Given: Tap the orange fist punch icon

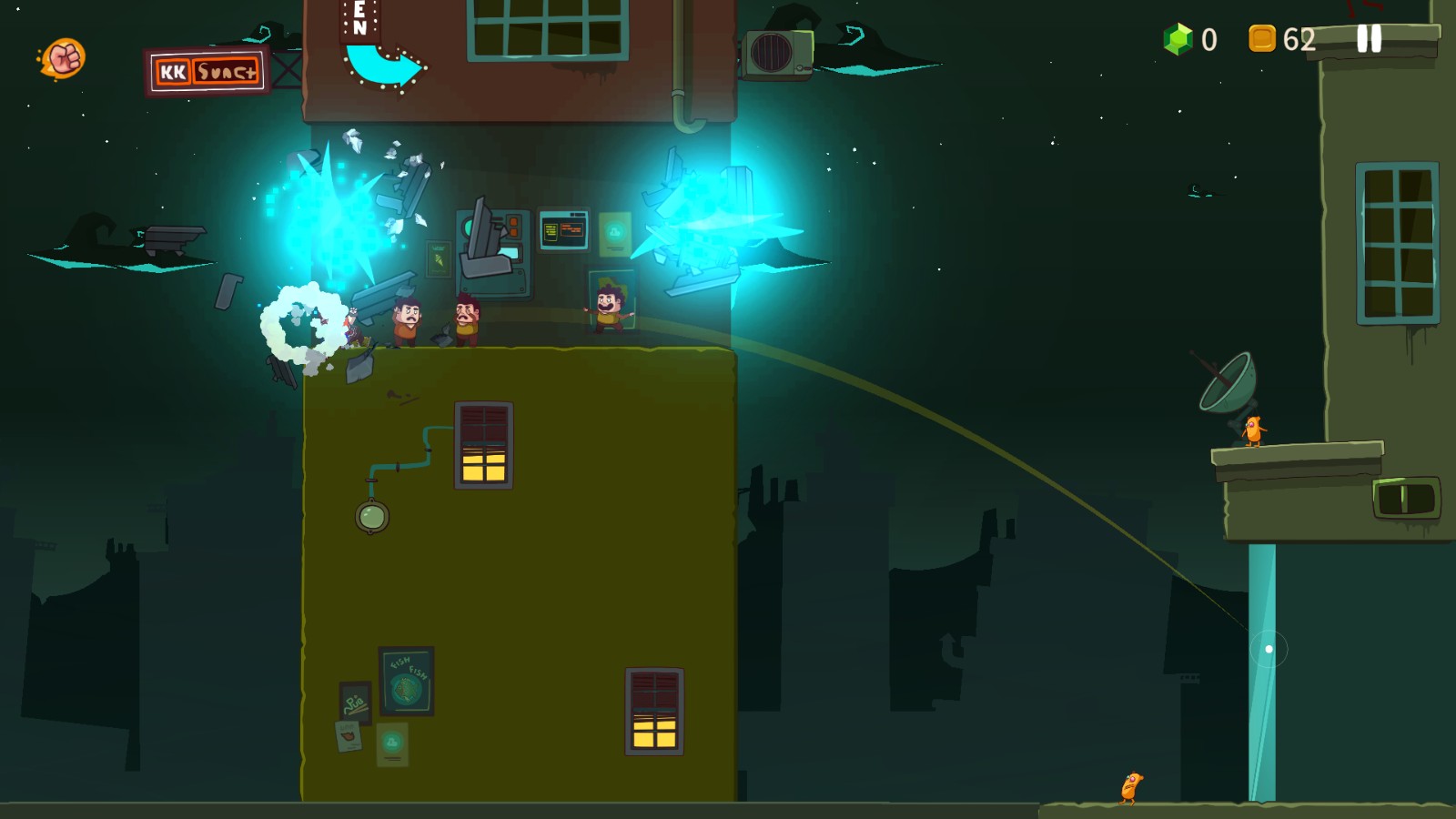Looking at the screenshot, I should coord(64,59).
